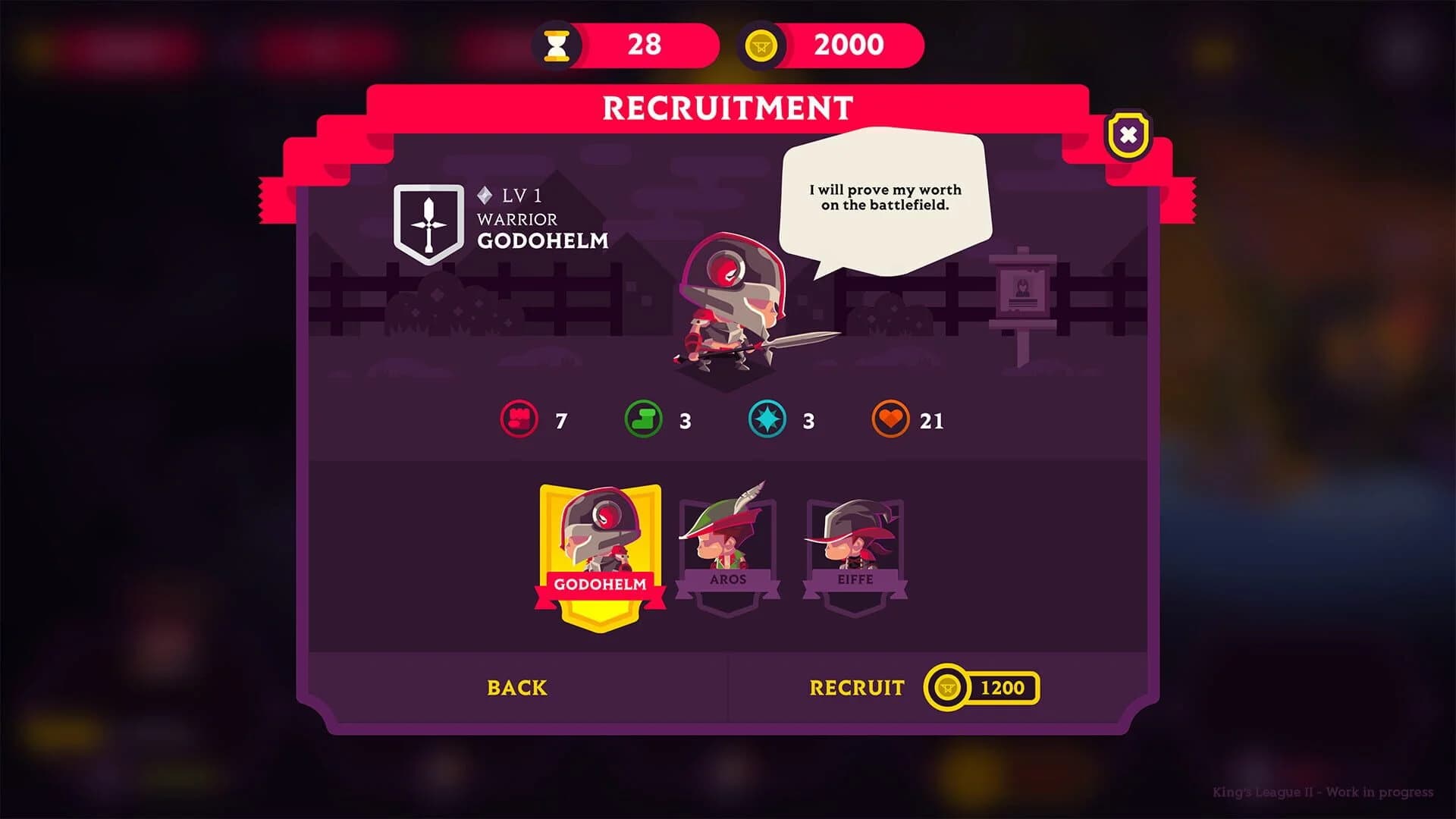This screenshot has height=819, width=1456.
Task: Click the gold coin currency icon
Action: 760,45
